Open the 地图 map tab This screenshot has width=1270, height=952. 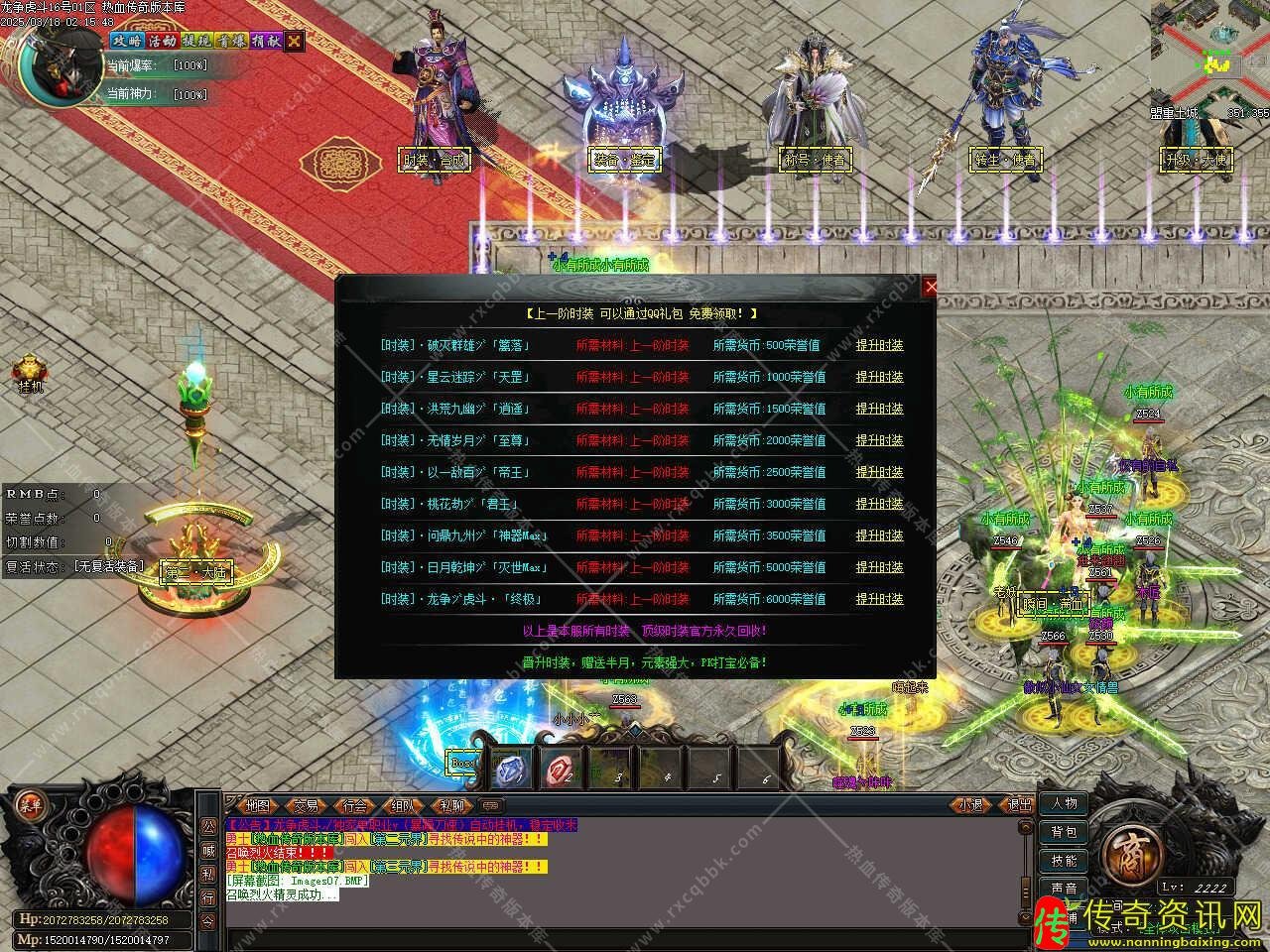click(258, 805)
